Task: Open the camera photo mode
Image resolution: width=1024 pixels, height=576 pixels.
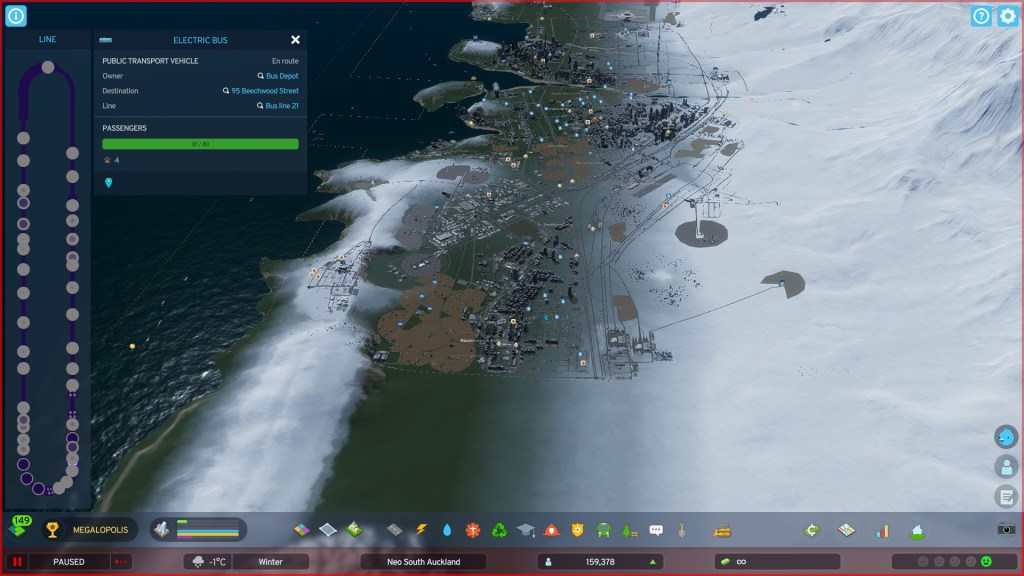Action: (1006, 529)
